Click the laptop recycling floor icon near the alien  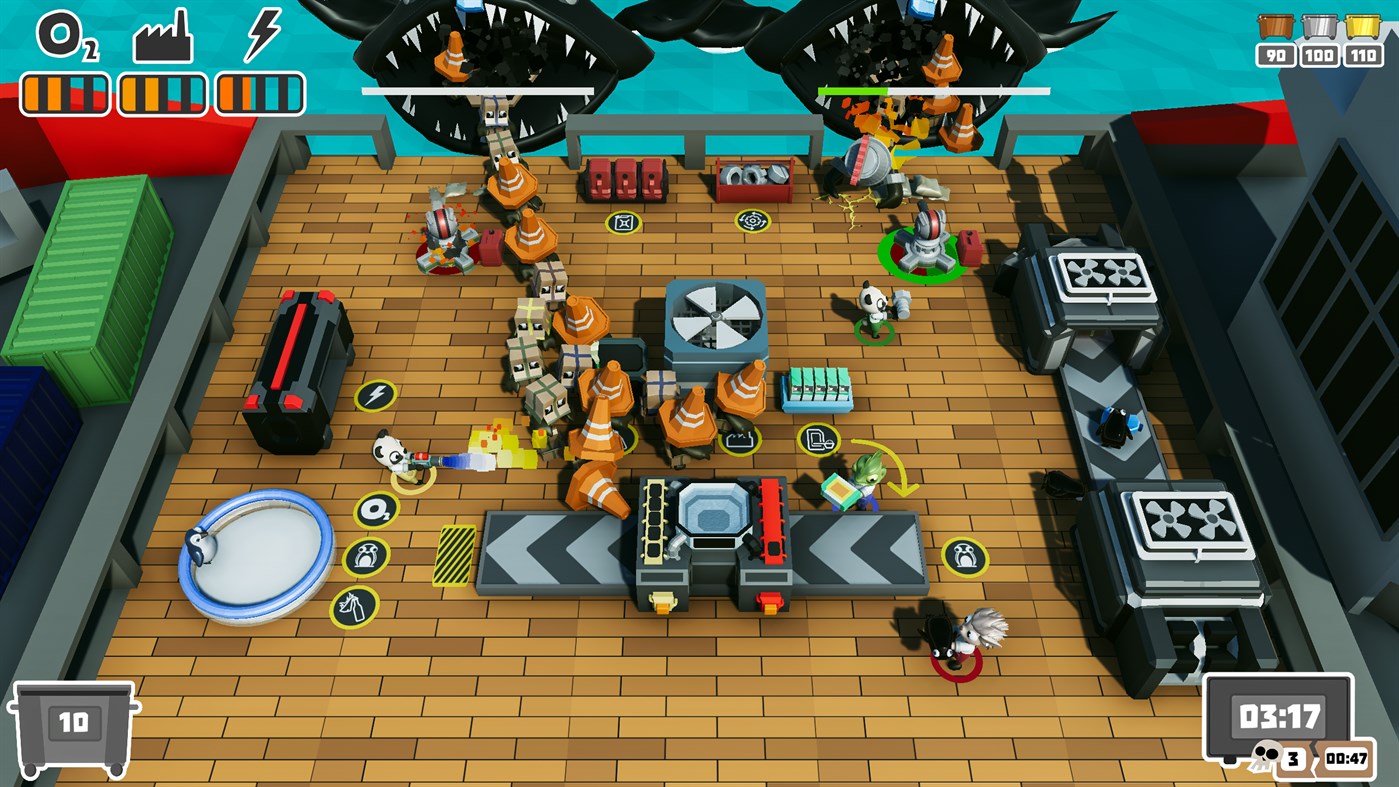click(x=817, y=440)
